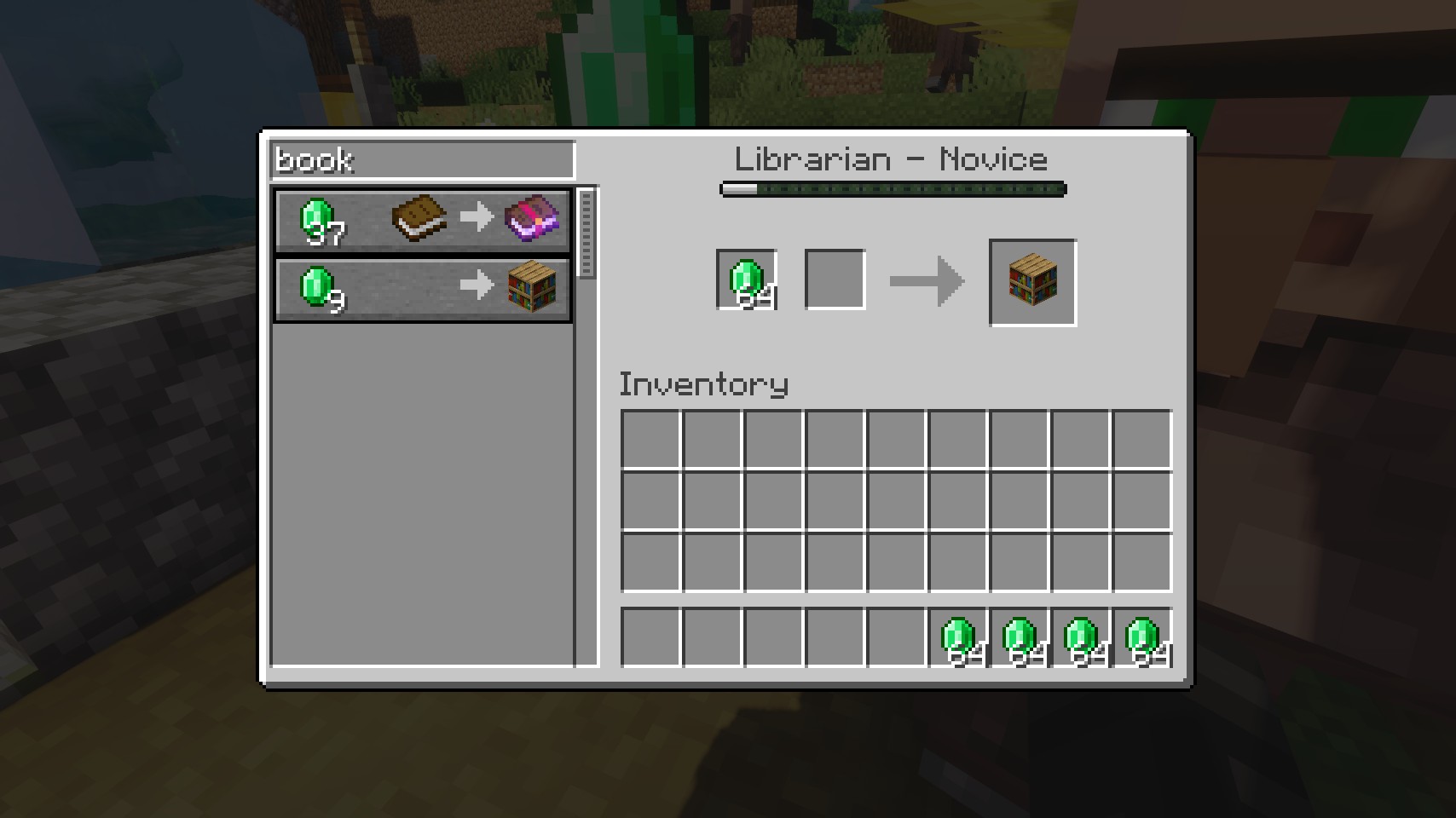Viewport: 1456px width, 818px height.
Task: Click the trade list scrollbar handle
Action: click(586, 233)
